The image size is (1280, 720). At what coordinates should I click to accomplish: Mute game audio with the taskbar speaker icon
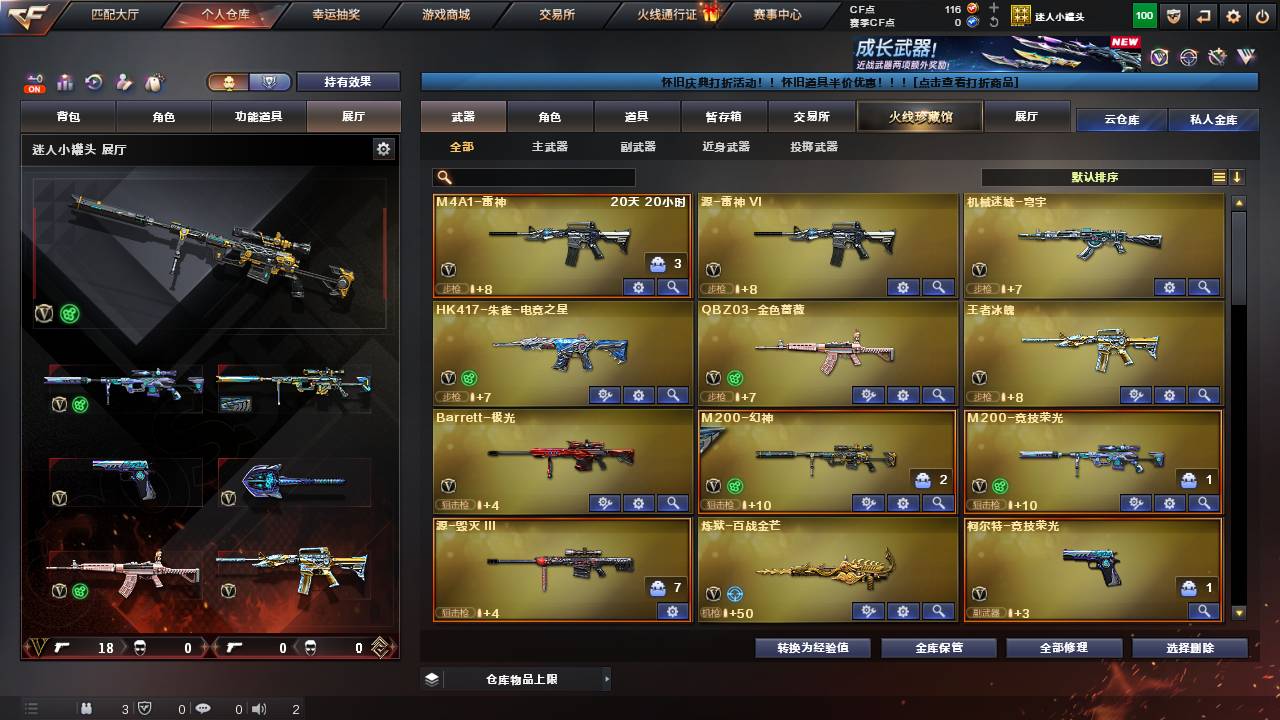pos(259,710)
